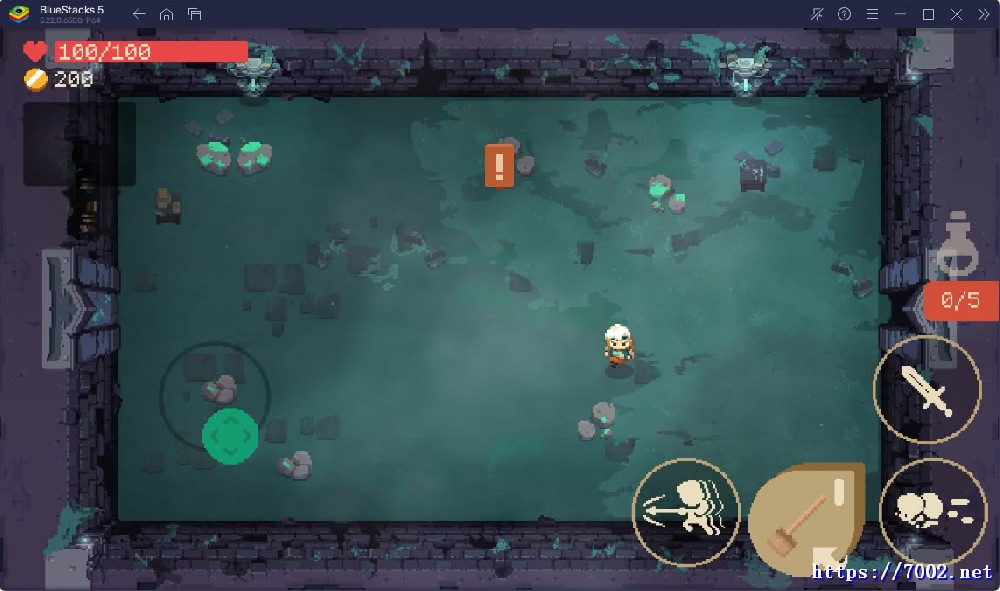Close the BlueStacks window
The width and height of the screenshot is (1000, 591).
click(x=954, y=14)
